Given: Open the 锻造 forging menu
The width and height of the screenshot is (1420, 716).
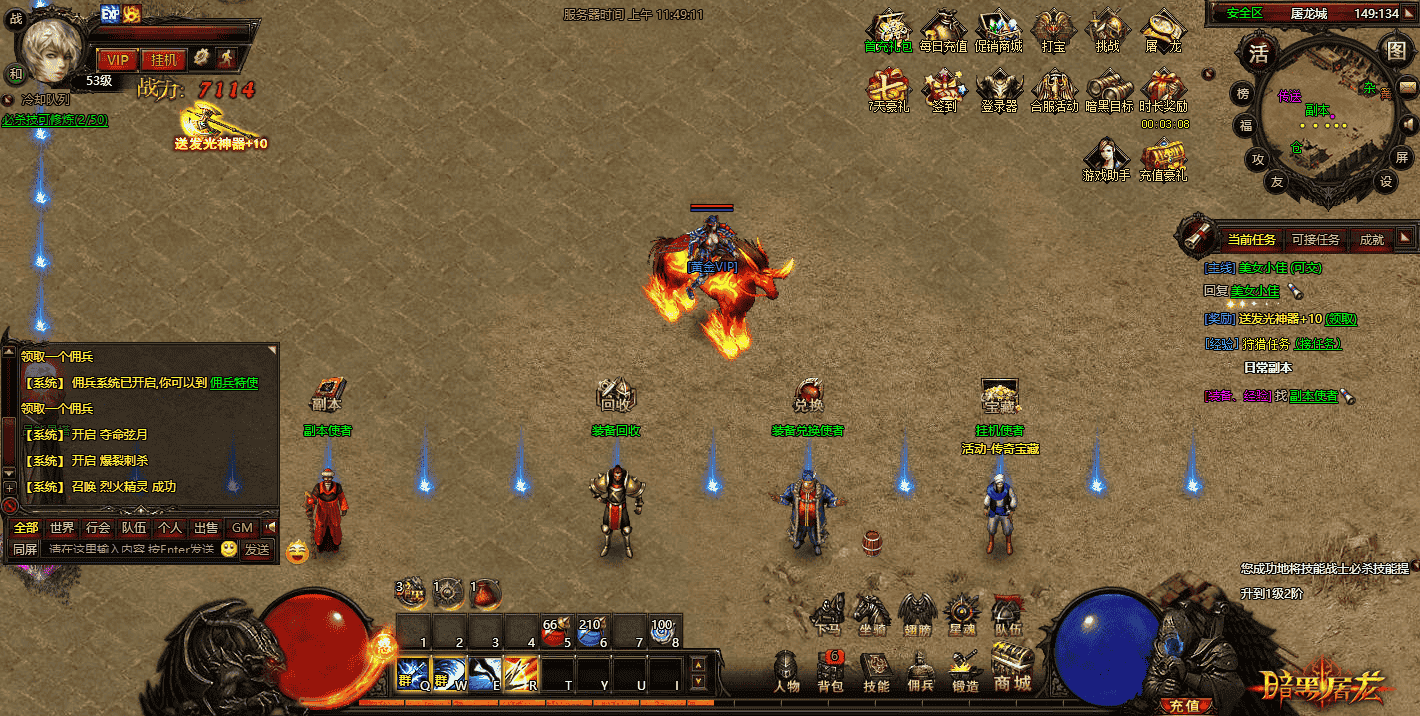Looking at the screenshot, I should [x=964, y=670].
